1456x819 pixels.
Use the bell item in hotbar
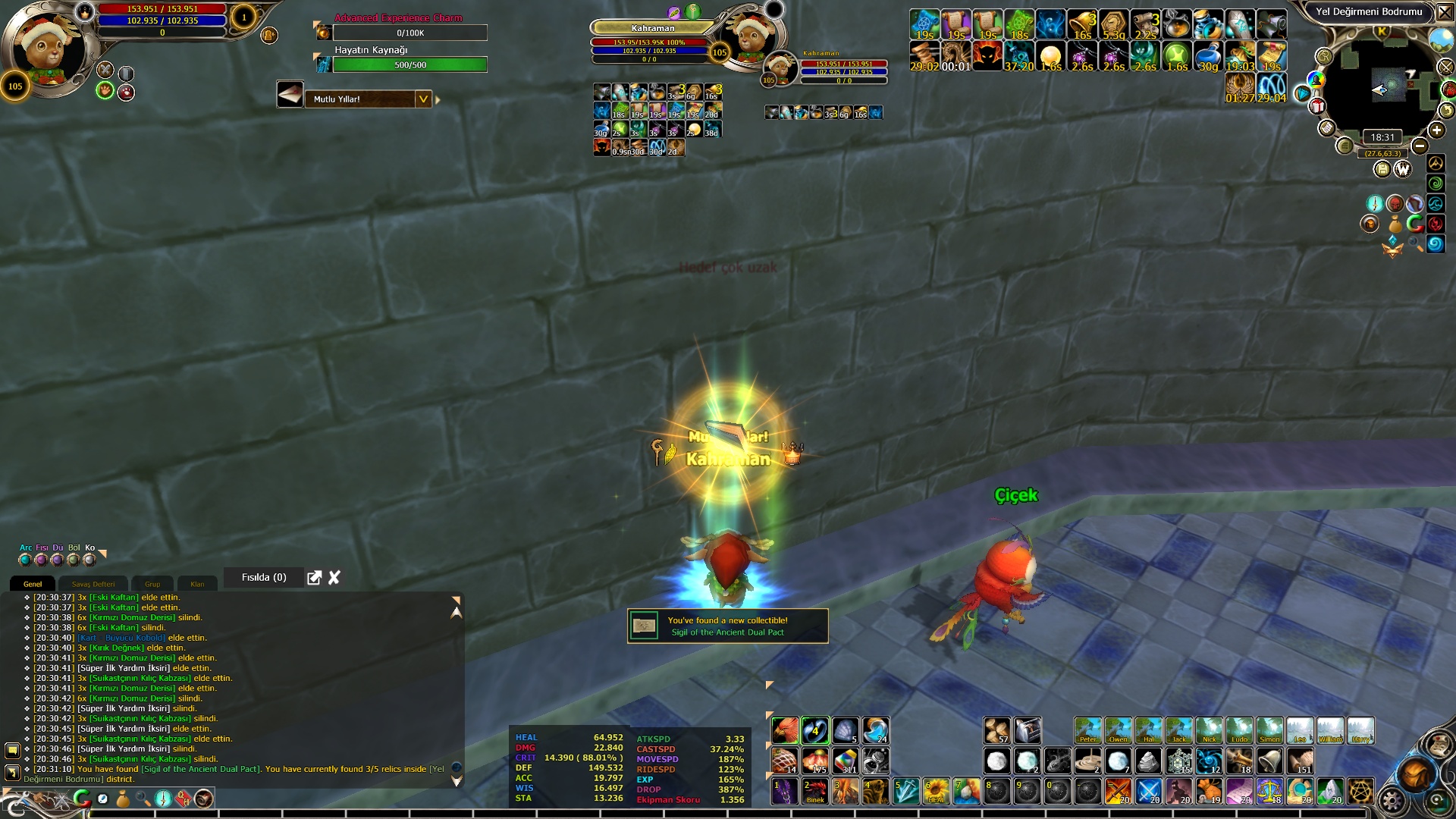pos(1270,761)
